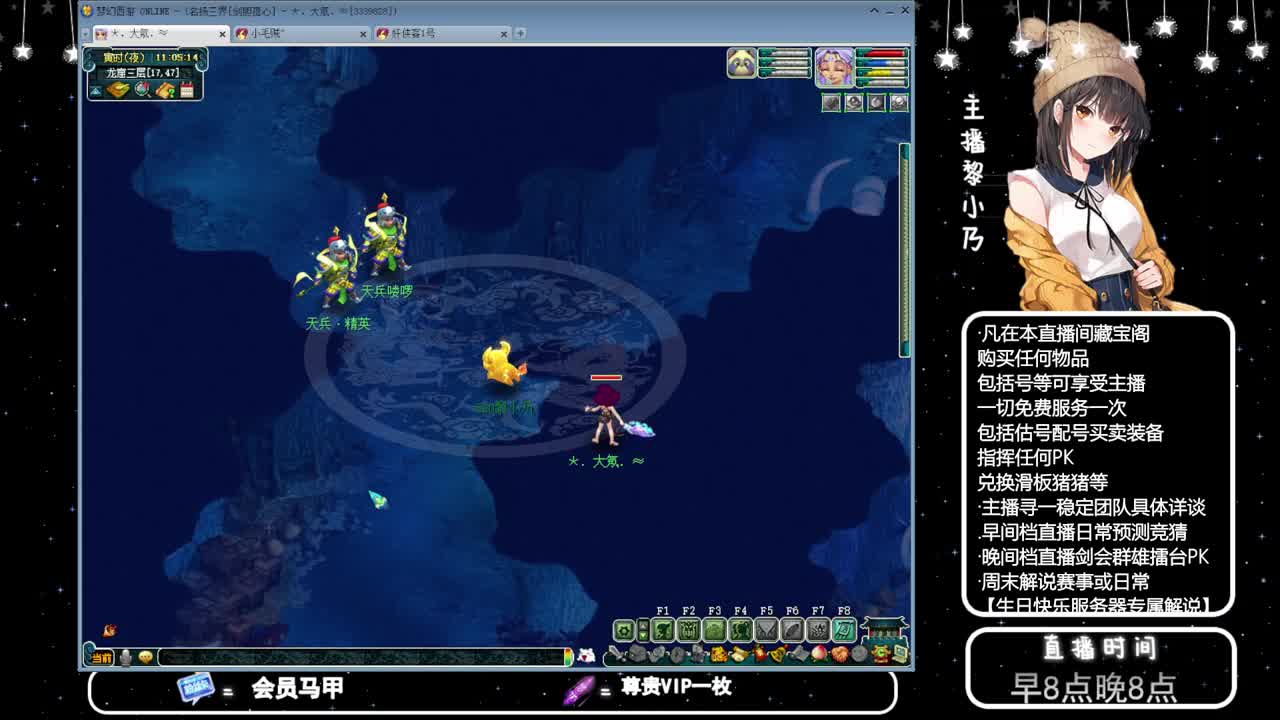The image size is (1280, 720).
Task: Click the peach item in the quick item bar
Action: pyautogui.click(x=818, y=654)
